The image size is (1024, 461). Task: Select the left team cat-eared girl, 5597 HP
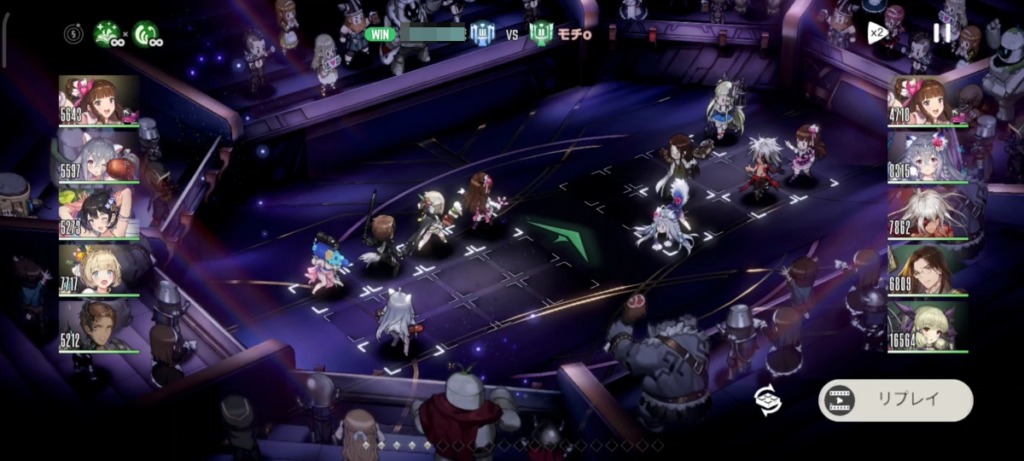click(98, 157)
